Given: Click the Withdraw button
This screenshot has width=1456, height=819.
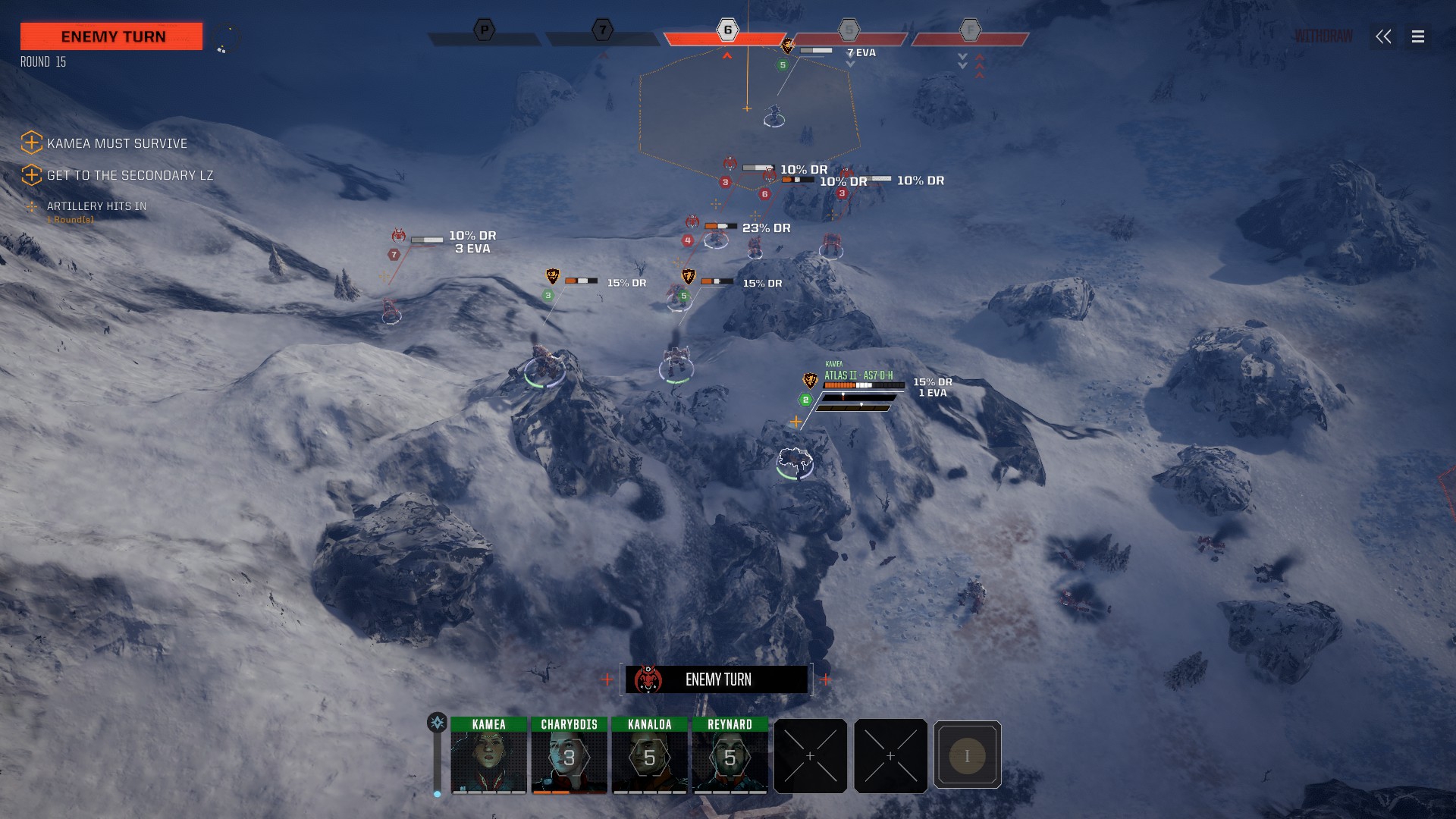Looking at the screenshot, I should pyautogui.click(x=1323, y=36).
